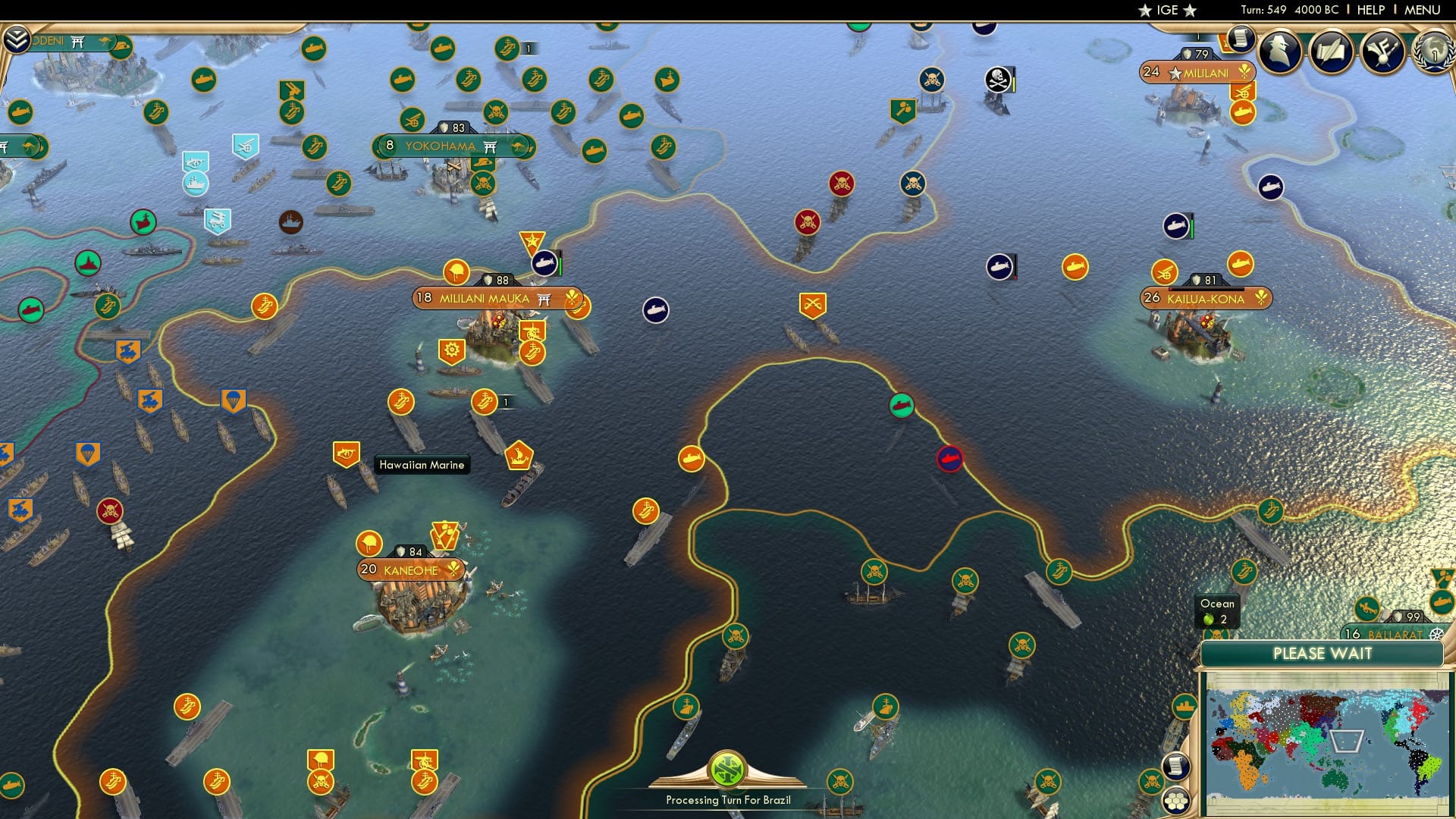Viewport: 1456px width, 819px height.
Task: Select the kangaroo resource icon on Odeni's banner
Action: click(106, 42)
